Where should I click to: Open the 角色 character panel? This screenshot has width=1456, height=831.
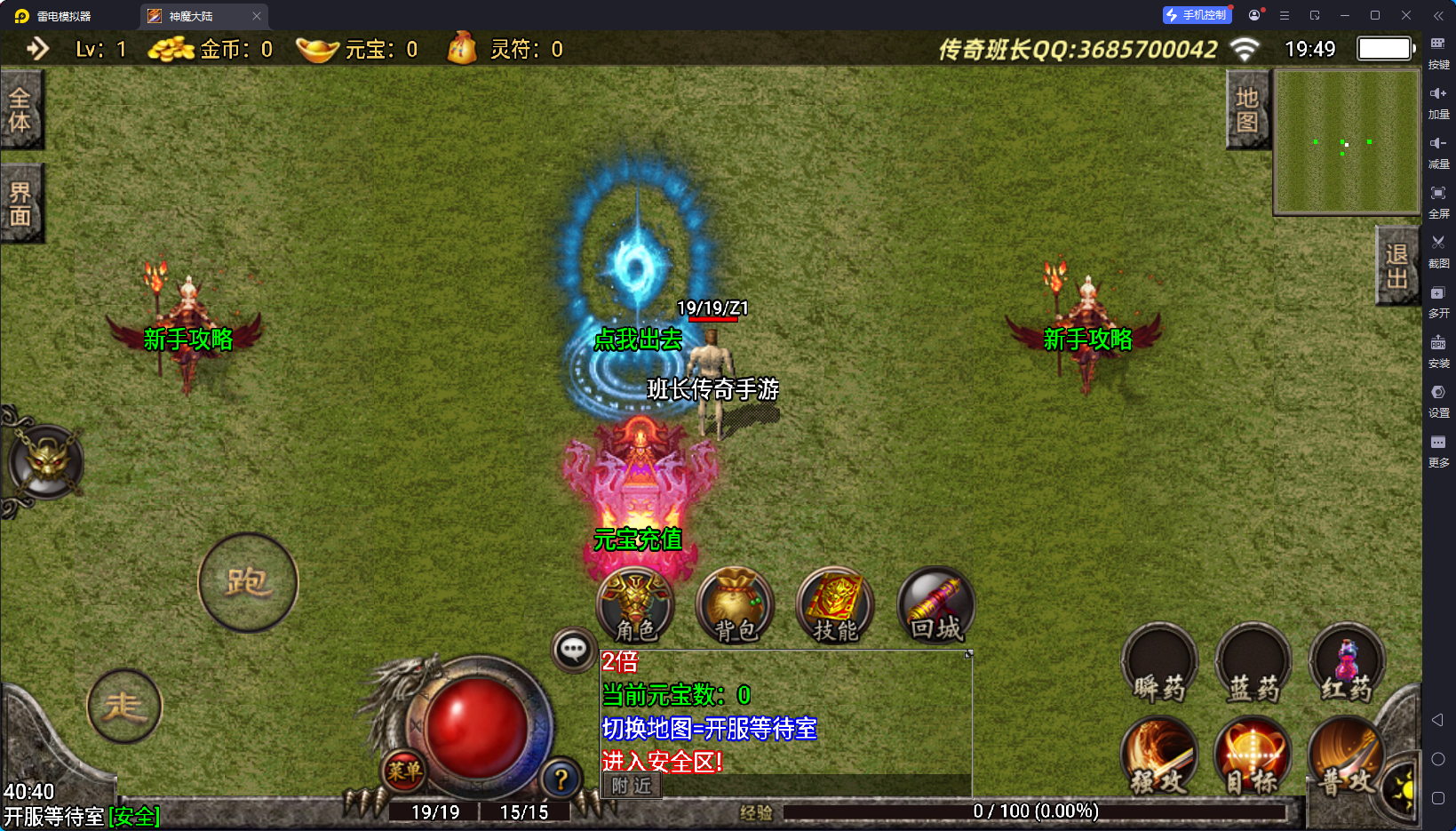635,605
